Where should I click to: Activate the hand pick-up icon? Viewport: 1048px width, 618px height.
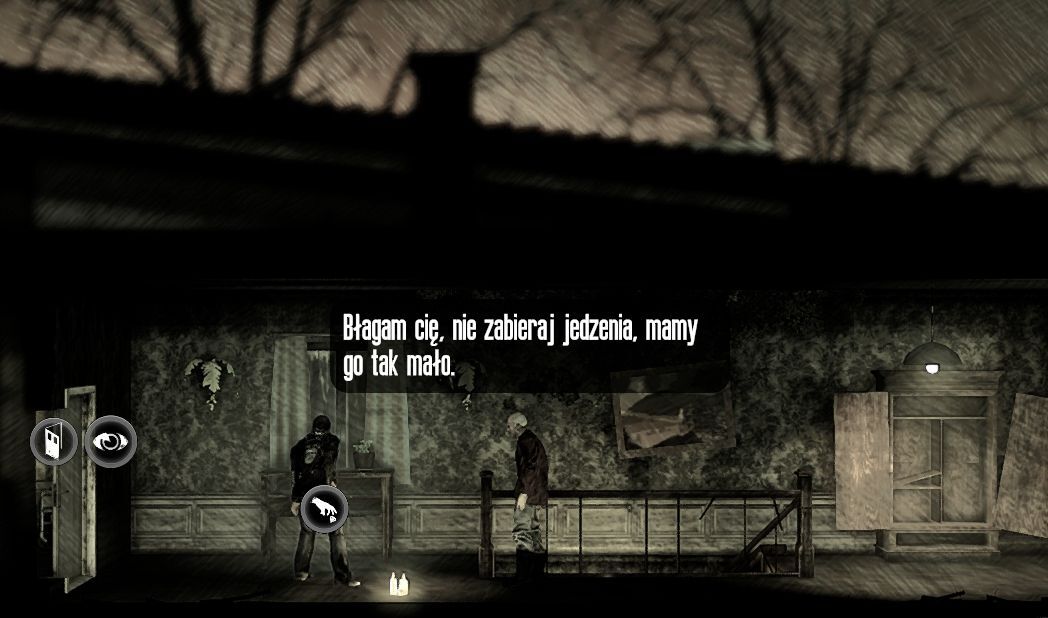324,509
